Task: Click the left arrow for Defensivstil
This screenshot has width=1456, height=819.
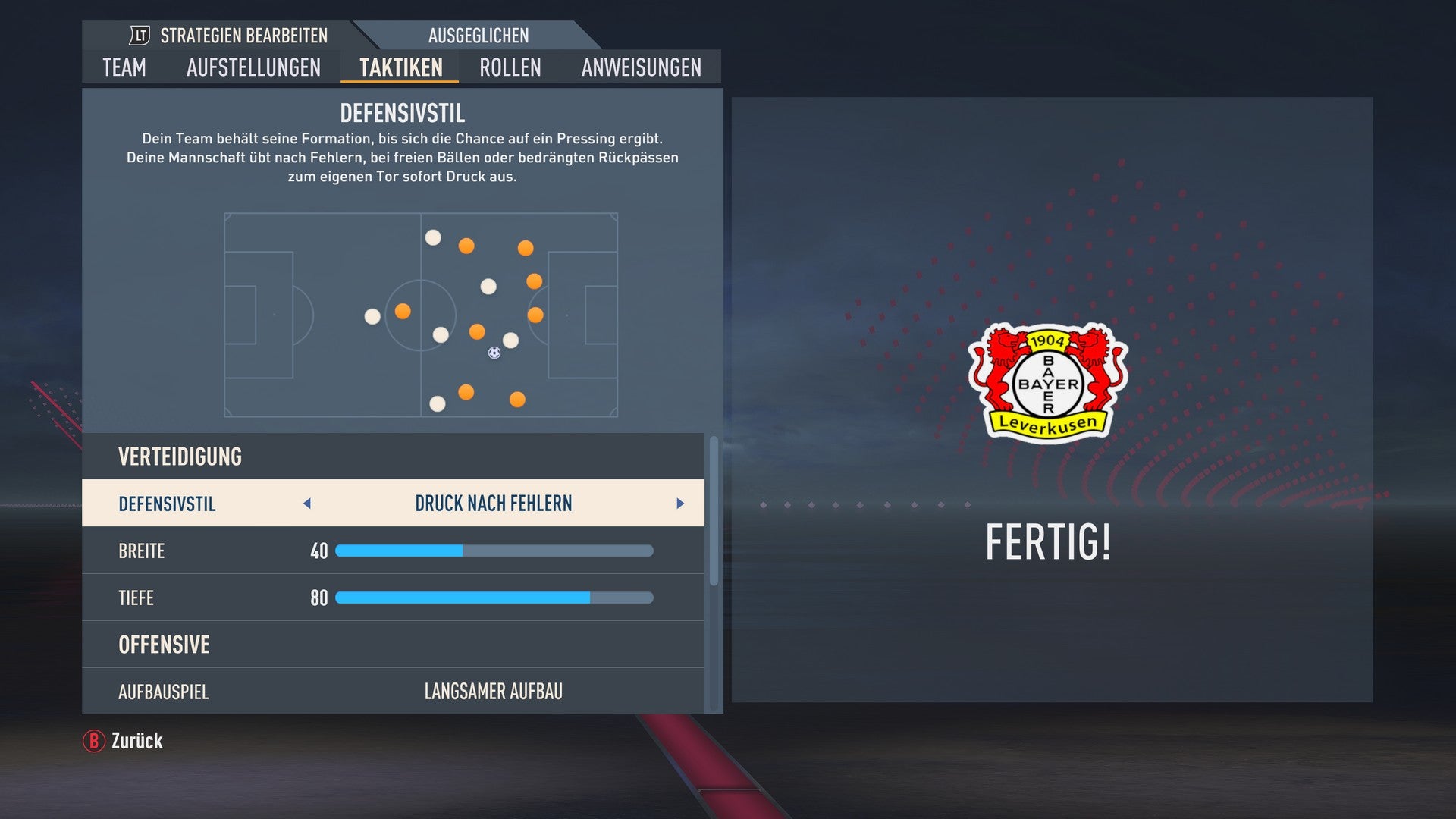Action: pos(307,504)
